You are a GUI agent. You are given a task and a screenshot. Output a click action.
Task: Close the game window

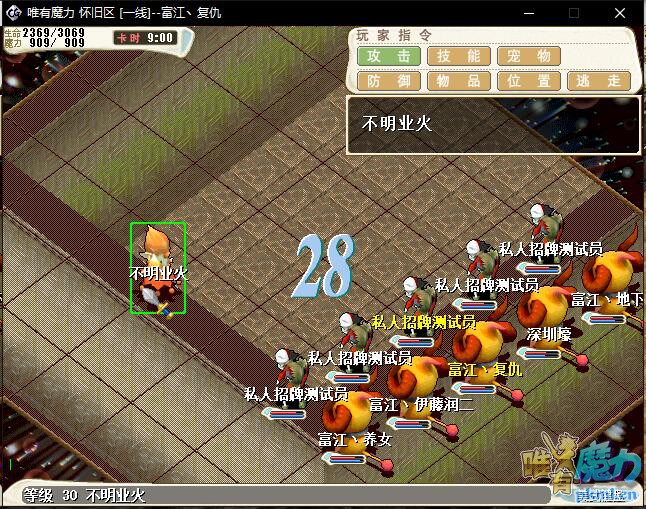pyautogui.click(x=618, y=13)
